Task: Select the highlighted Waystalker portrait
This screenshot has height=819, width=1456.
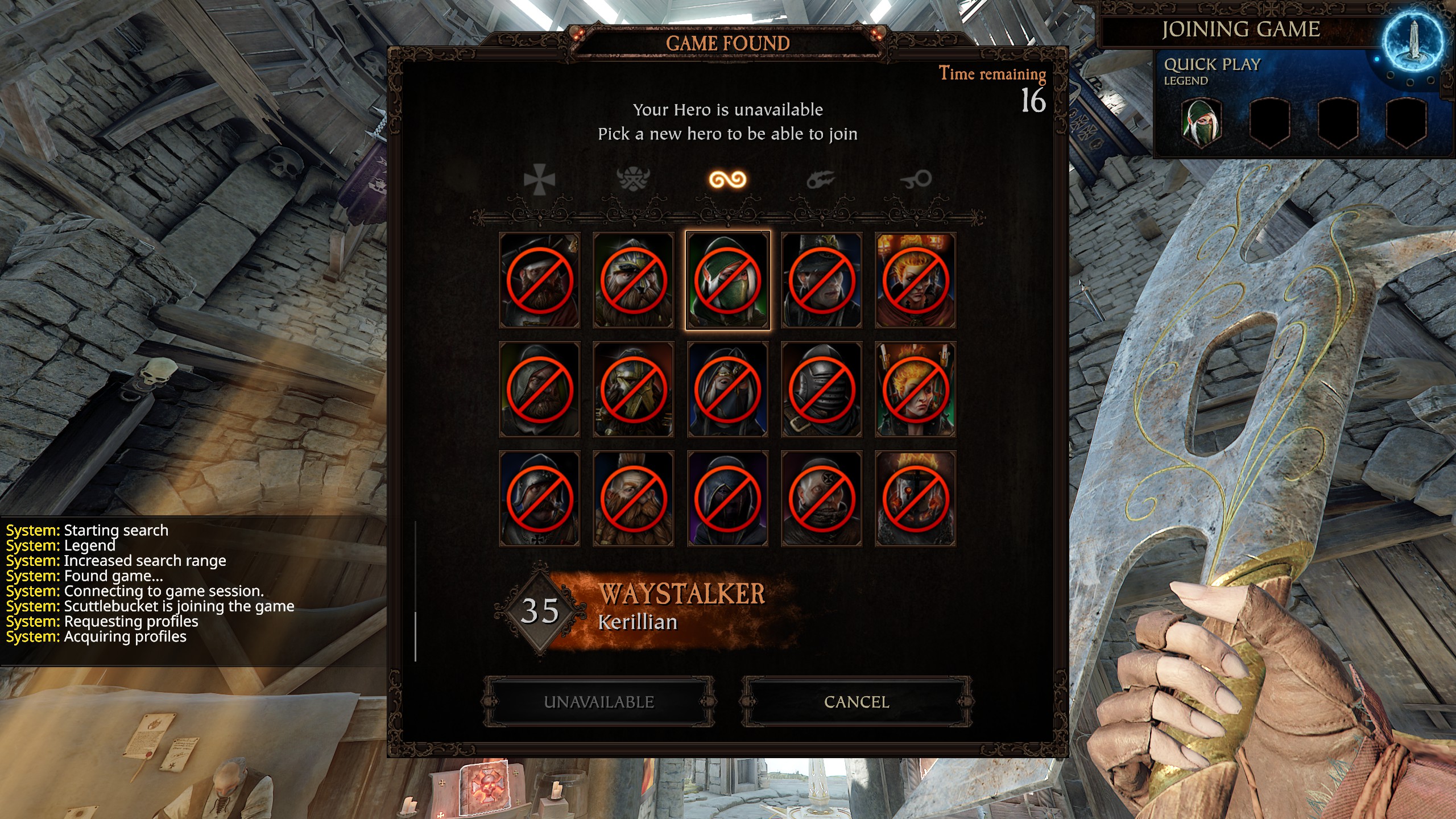Action: click(727, 280)
